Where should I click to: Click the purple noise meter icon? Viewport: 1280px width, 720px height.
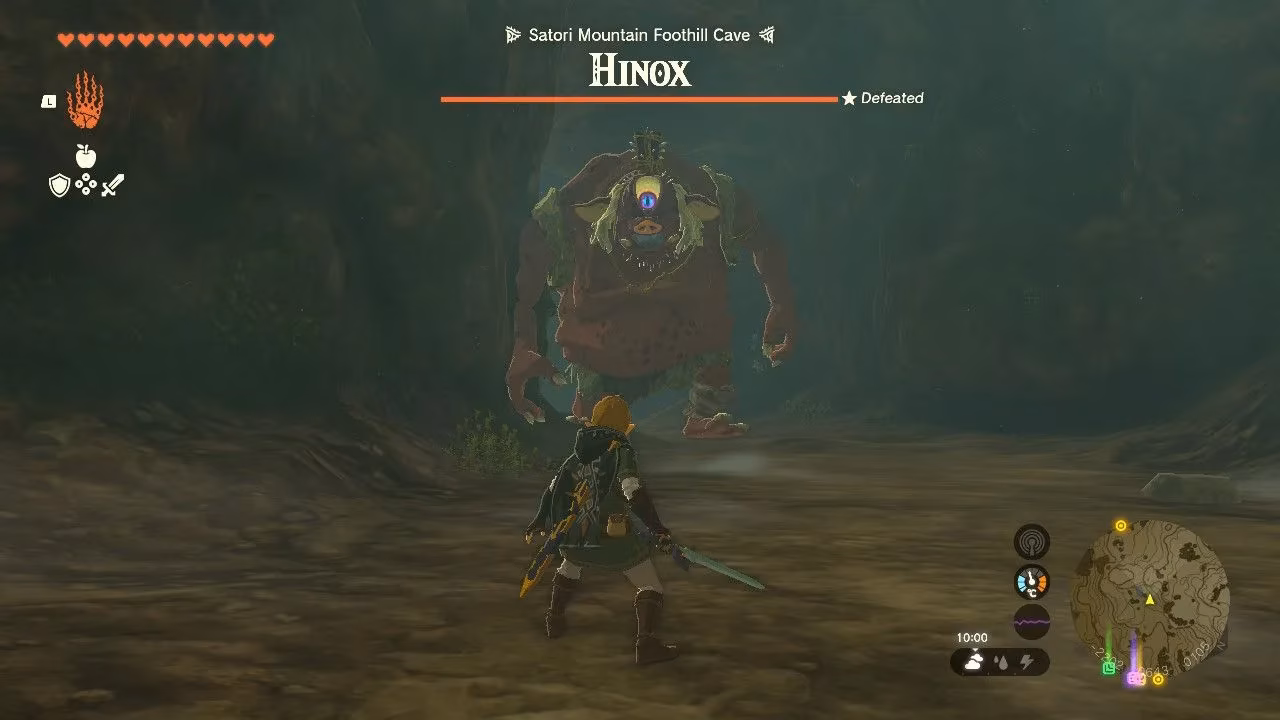(x=1032, y=621)
